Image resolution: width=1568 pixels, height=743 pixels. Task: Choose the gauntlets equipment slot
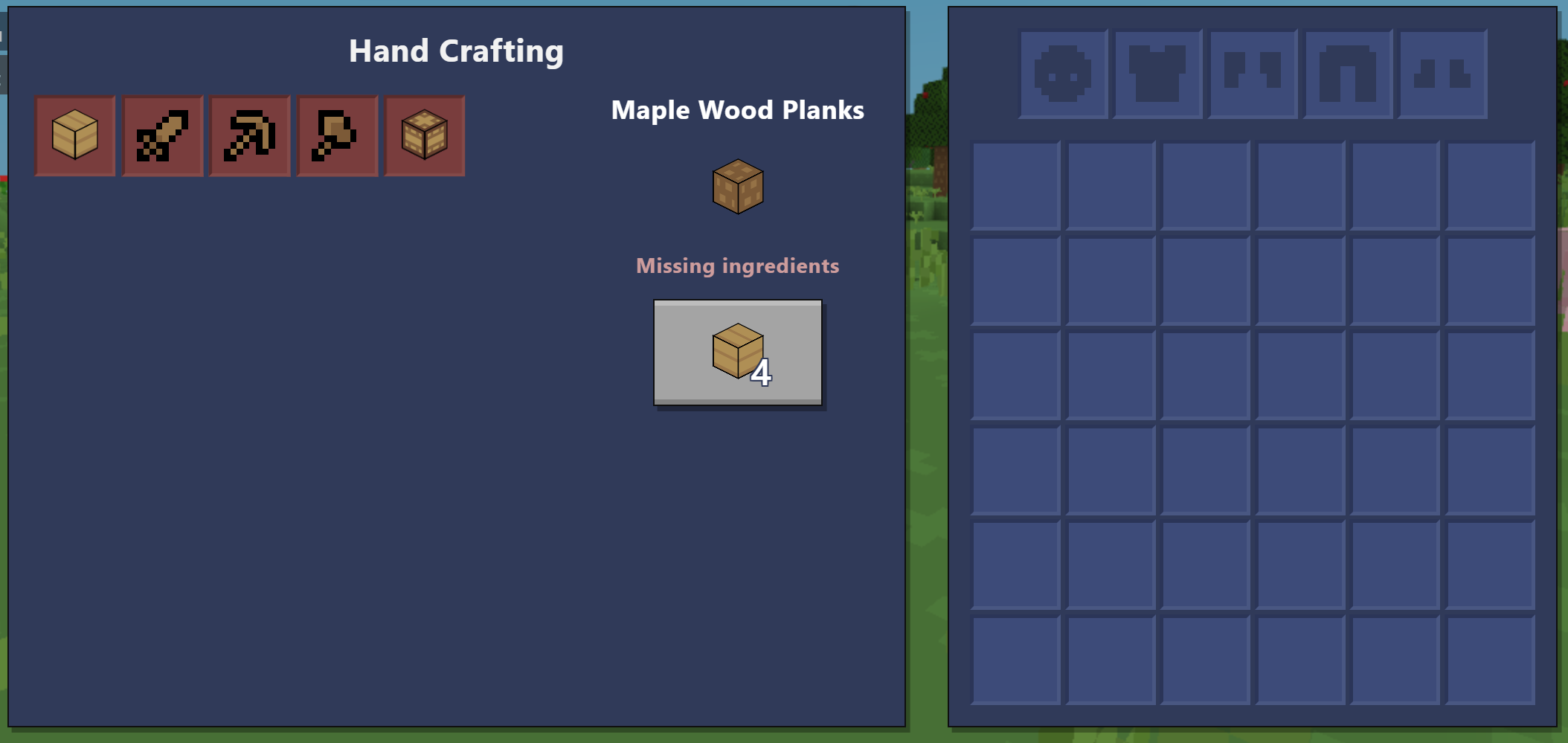[1253, 74]
